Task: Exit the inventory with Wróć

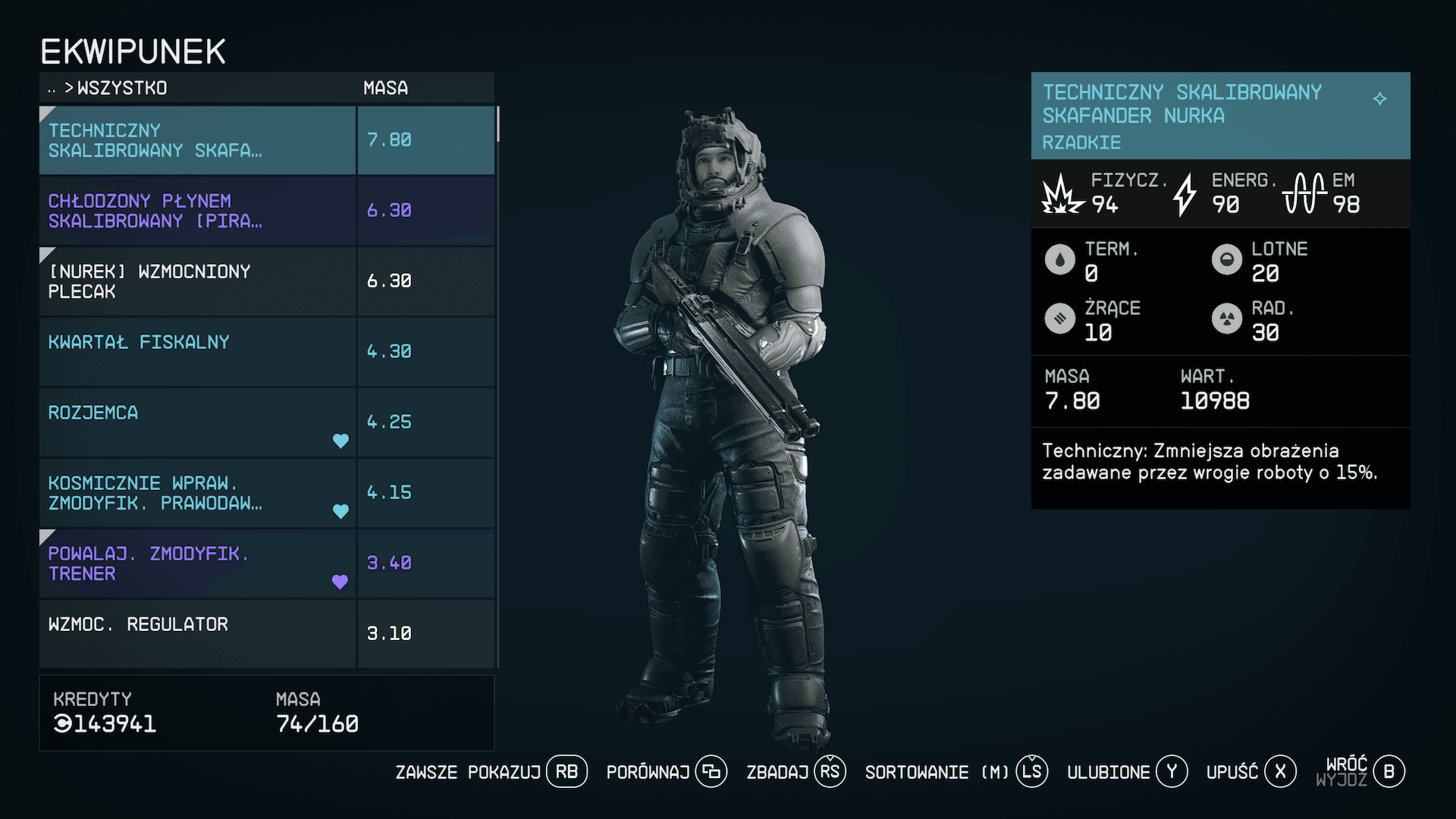Action: tap(1389, 772)
